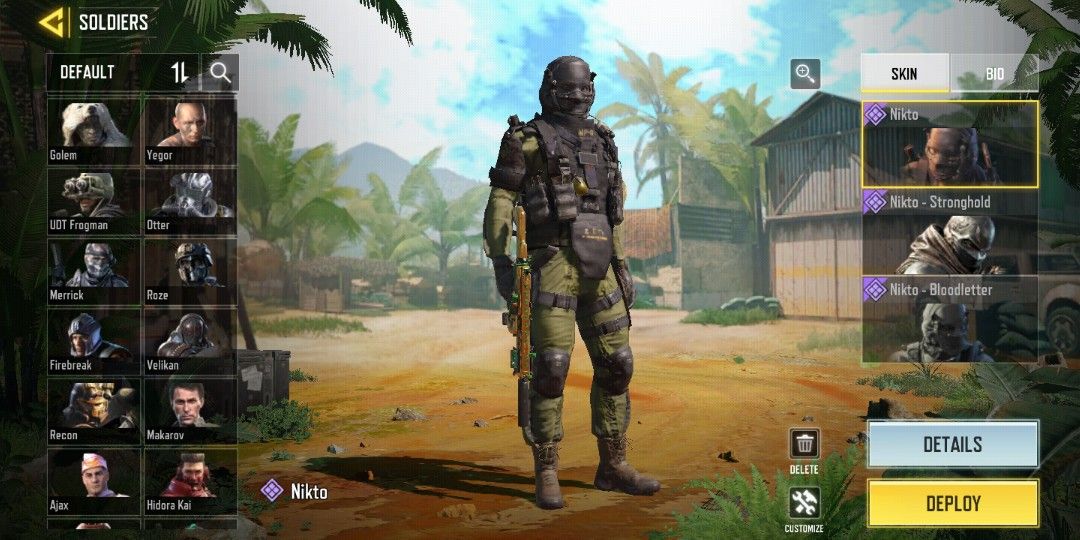The width and height of the screenshot is (1080, 540).
Task: Choose the Yegor soldier
Action: [x=190, y=130]
